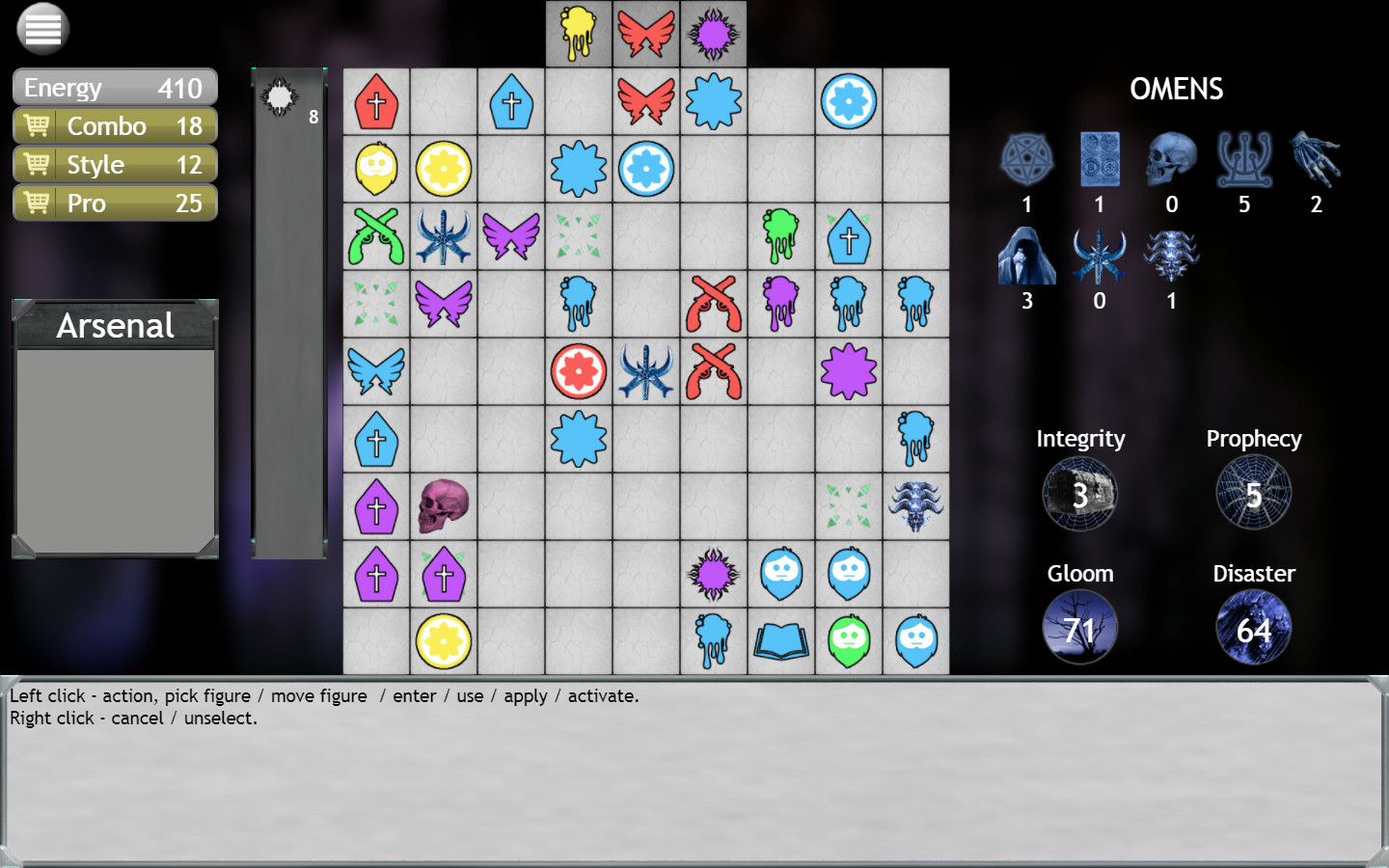Open the hamburger menu in the top left corner
The height and width of the screenshot is (868, 1389).
pyautogui.click(x=40, y=29)
